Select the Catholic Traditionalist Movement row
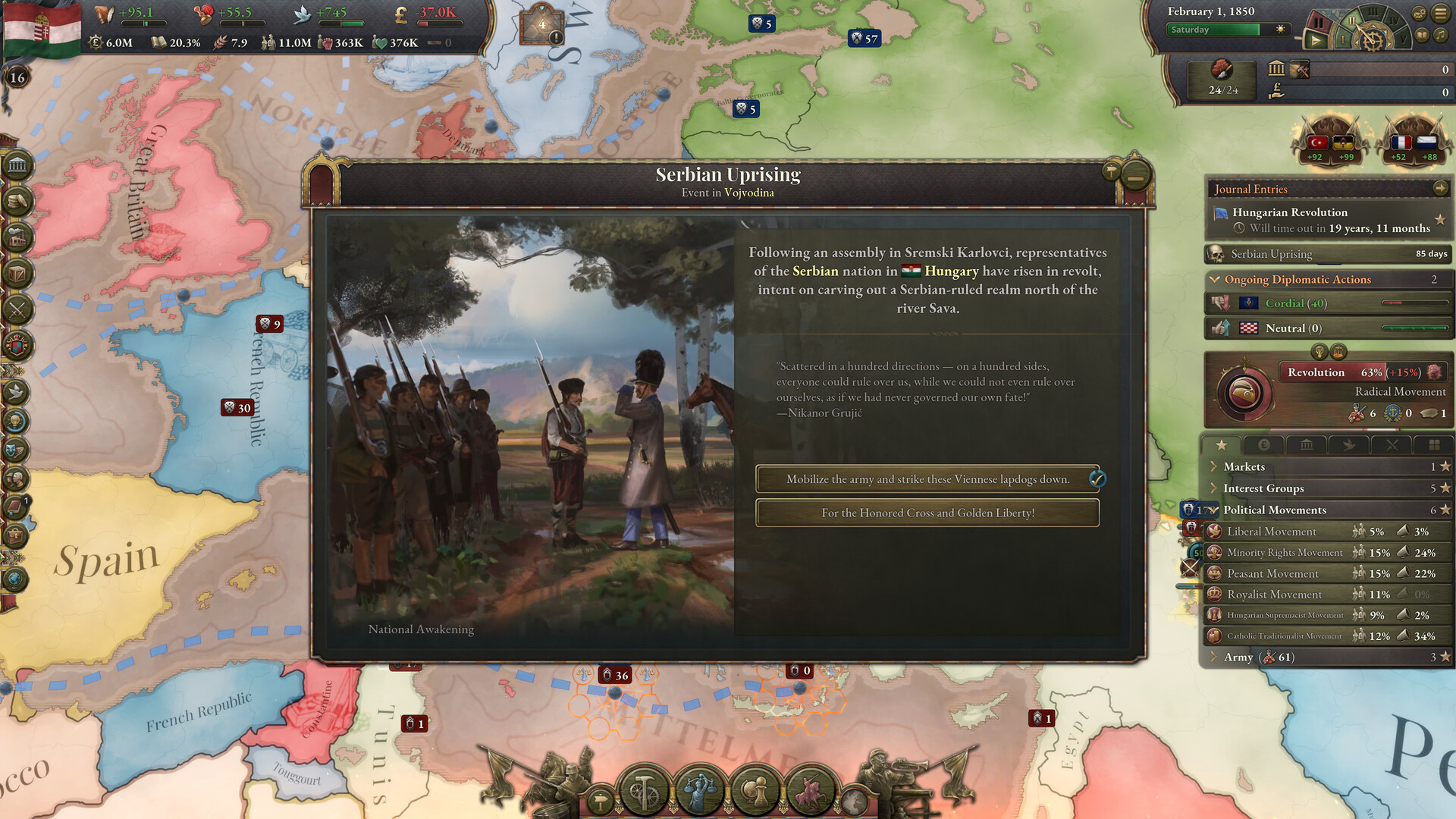 pos(1284,636)
